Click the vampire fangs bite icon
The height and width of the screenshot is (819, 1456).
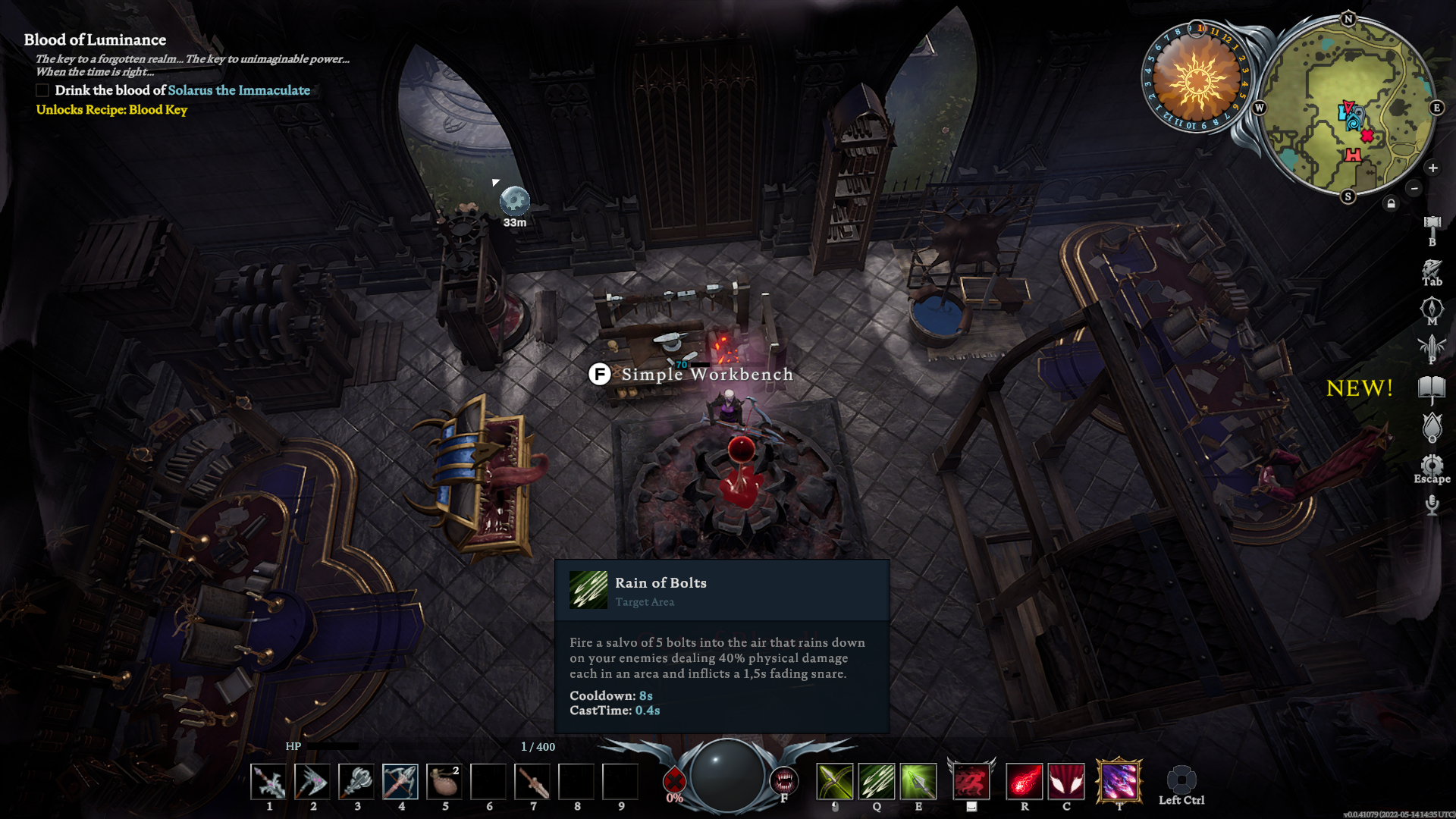(783, 780)
